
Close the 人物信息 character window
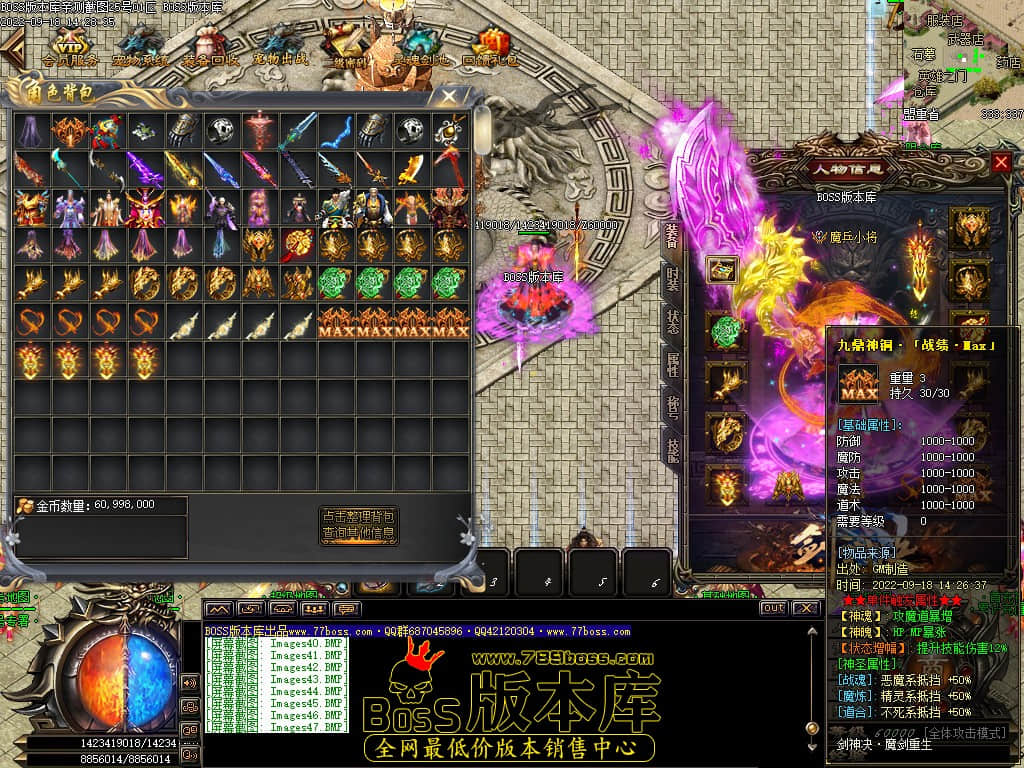1001,162
